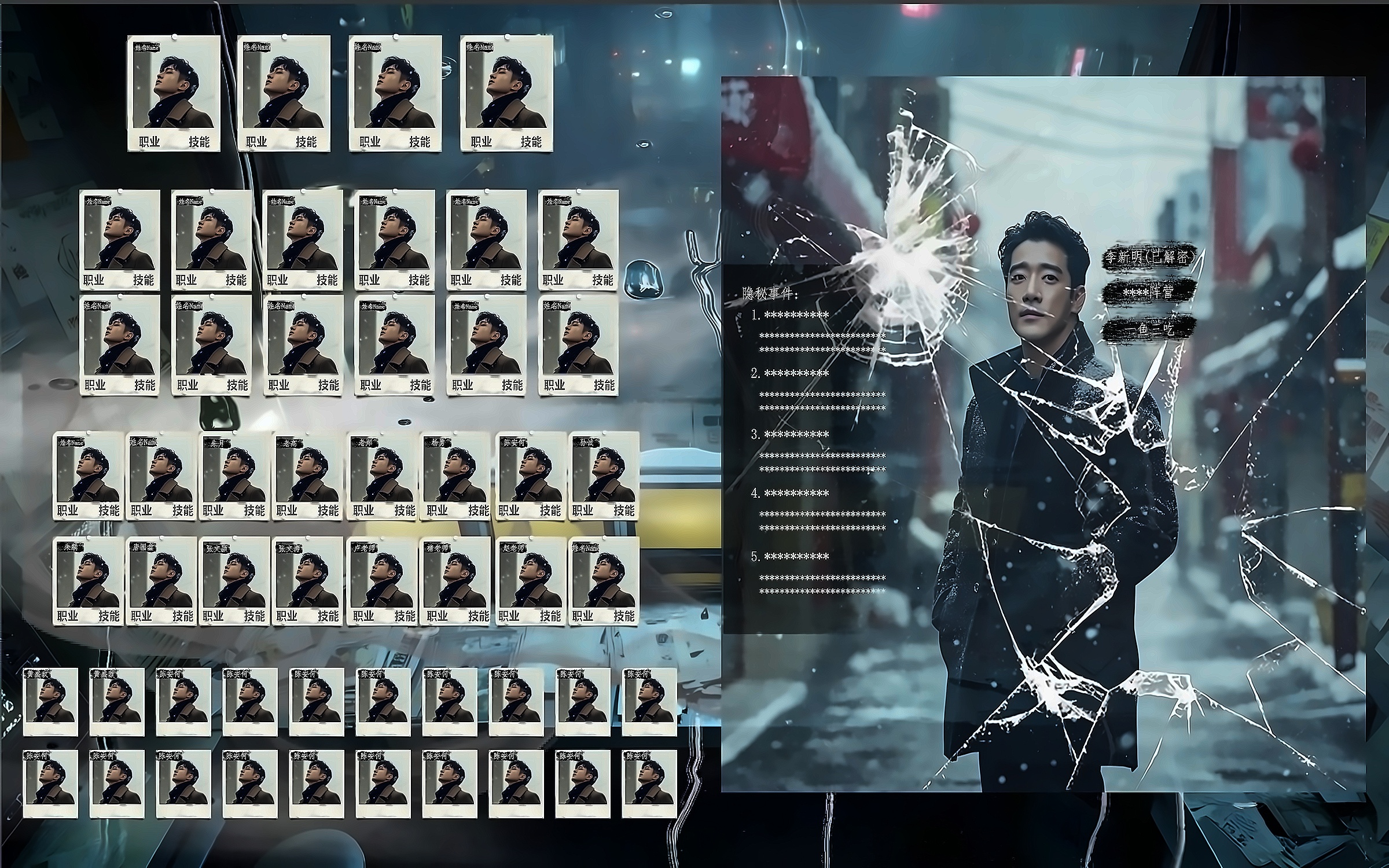Open the 卢老师 character card

tap(381, 580)
